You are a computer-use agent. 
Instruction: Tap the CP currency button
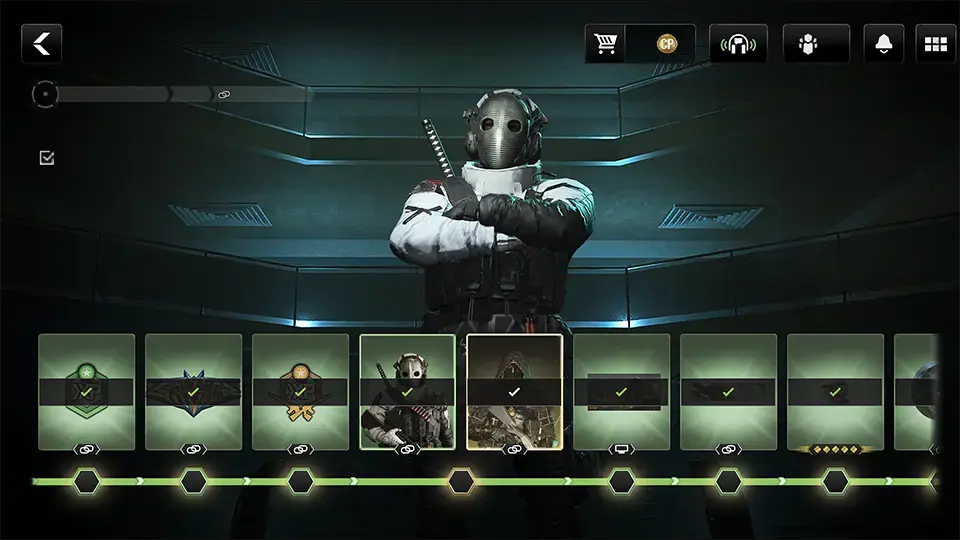click(x=666, y=44)
